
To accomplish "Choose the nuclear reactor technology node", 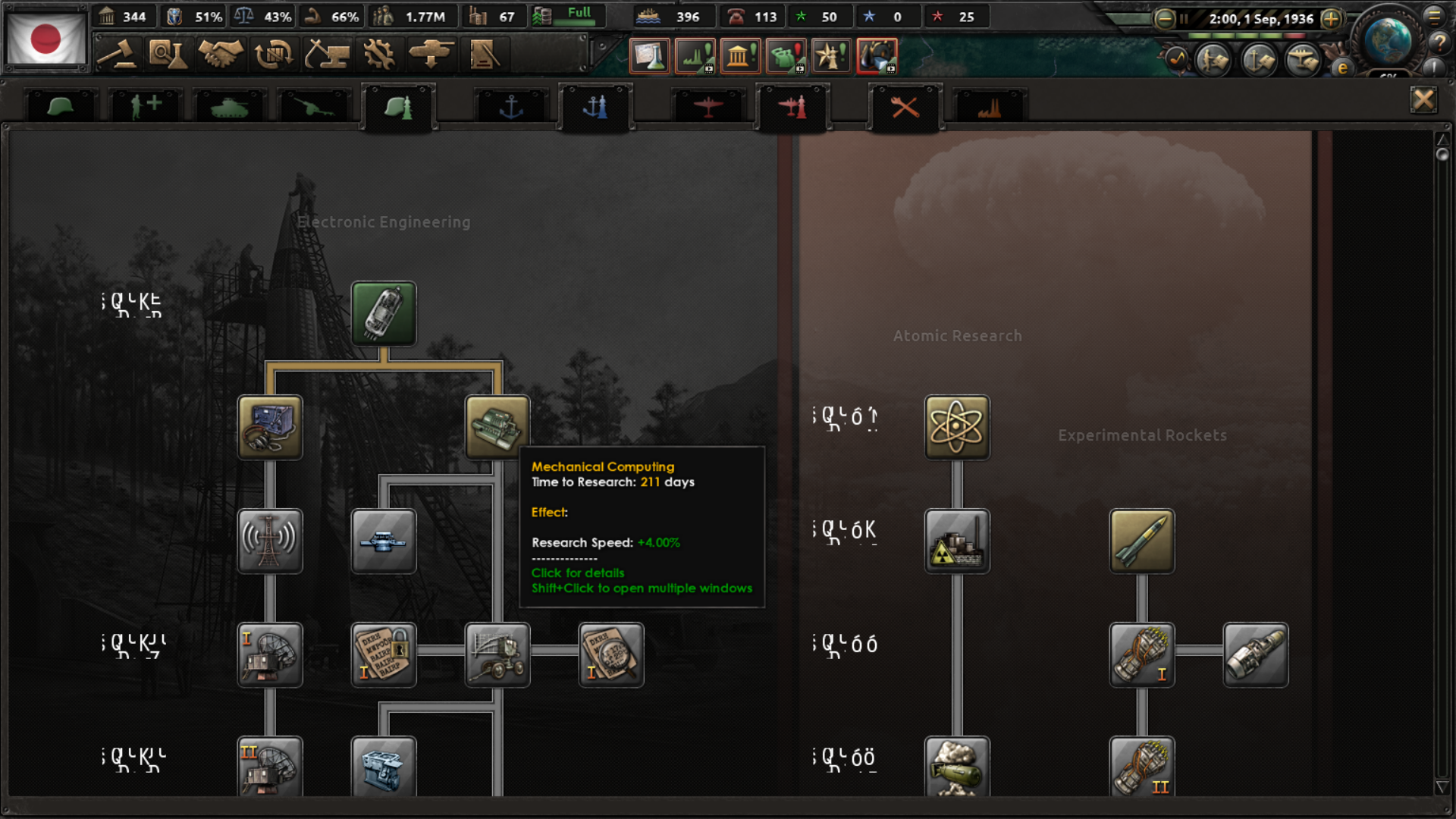I will (x=957, y=541).
